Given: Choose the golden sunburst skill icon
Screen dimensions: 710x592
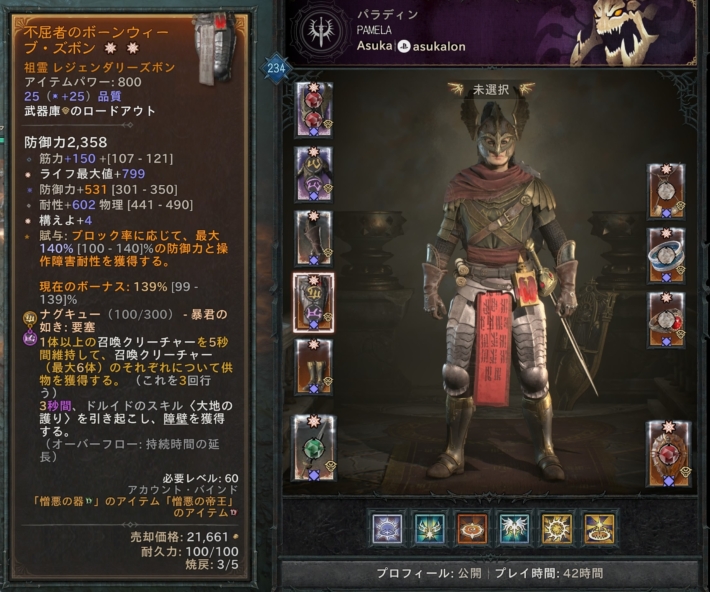Looking at the screenshot, I should coord(557,527).
